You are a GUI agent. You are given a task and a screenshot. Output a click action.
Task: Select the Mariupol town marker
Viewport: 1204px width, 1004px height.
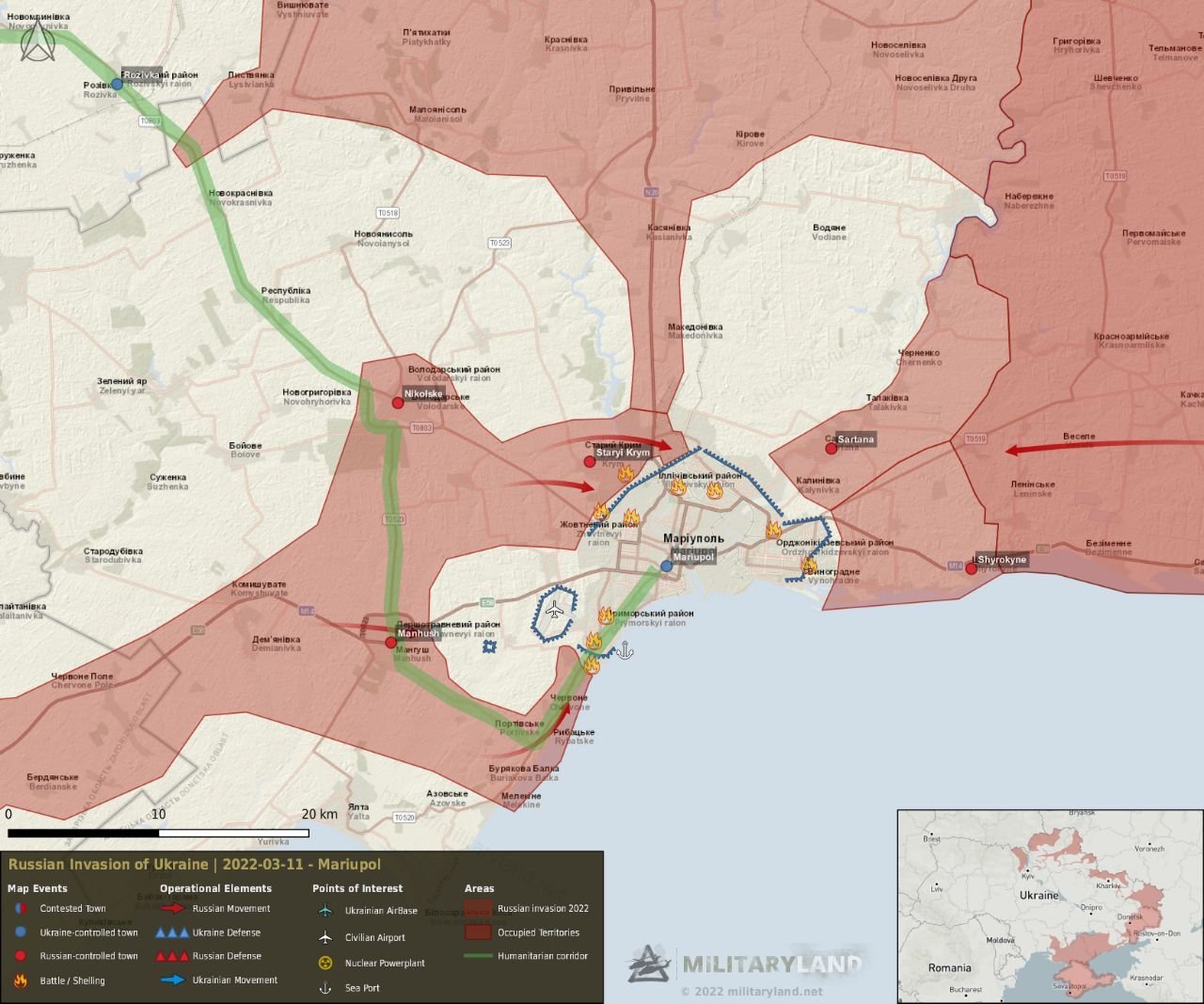point(667,566)
